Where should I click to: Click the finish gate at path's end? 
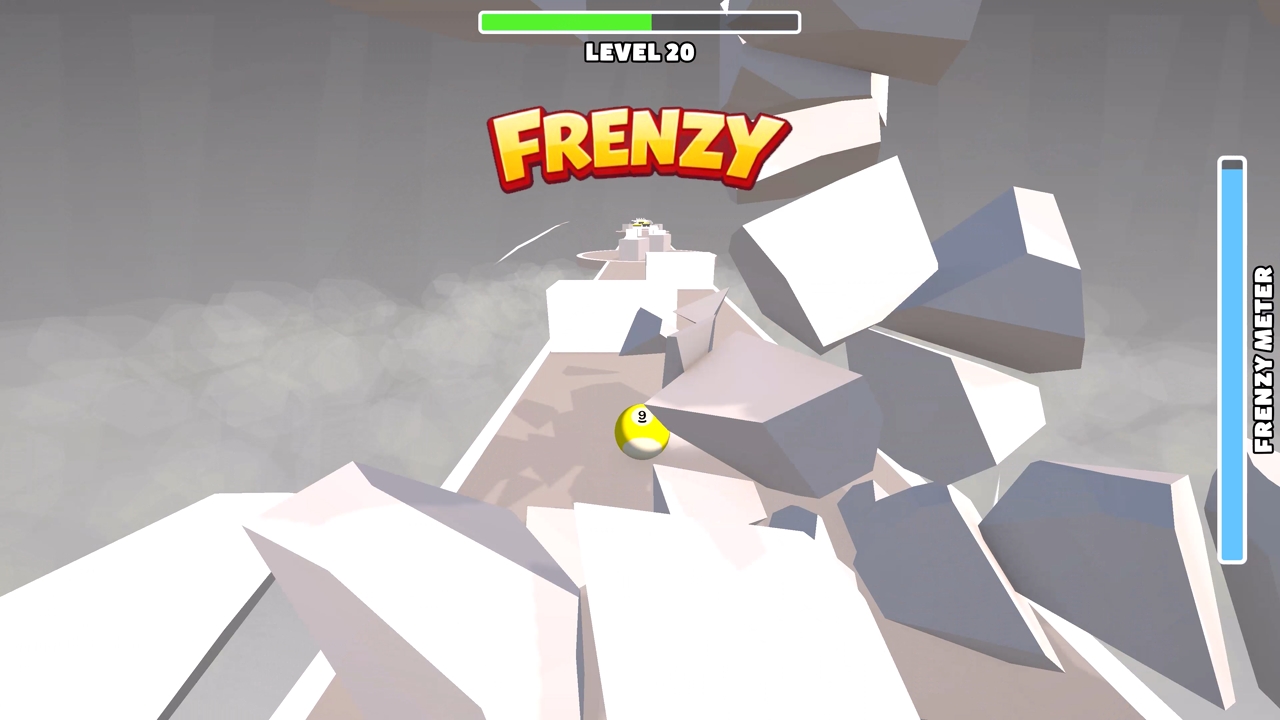tap(640, 228)
